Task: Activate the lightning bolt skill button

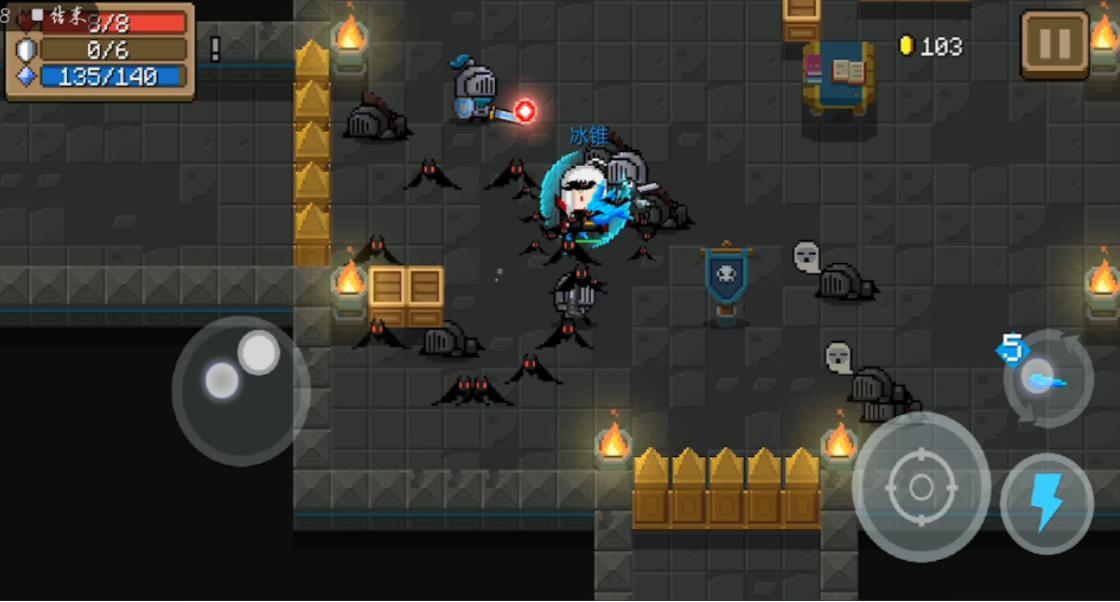Action: click(1046, 503)
